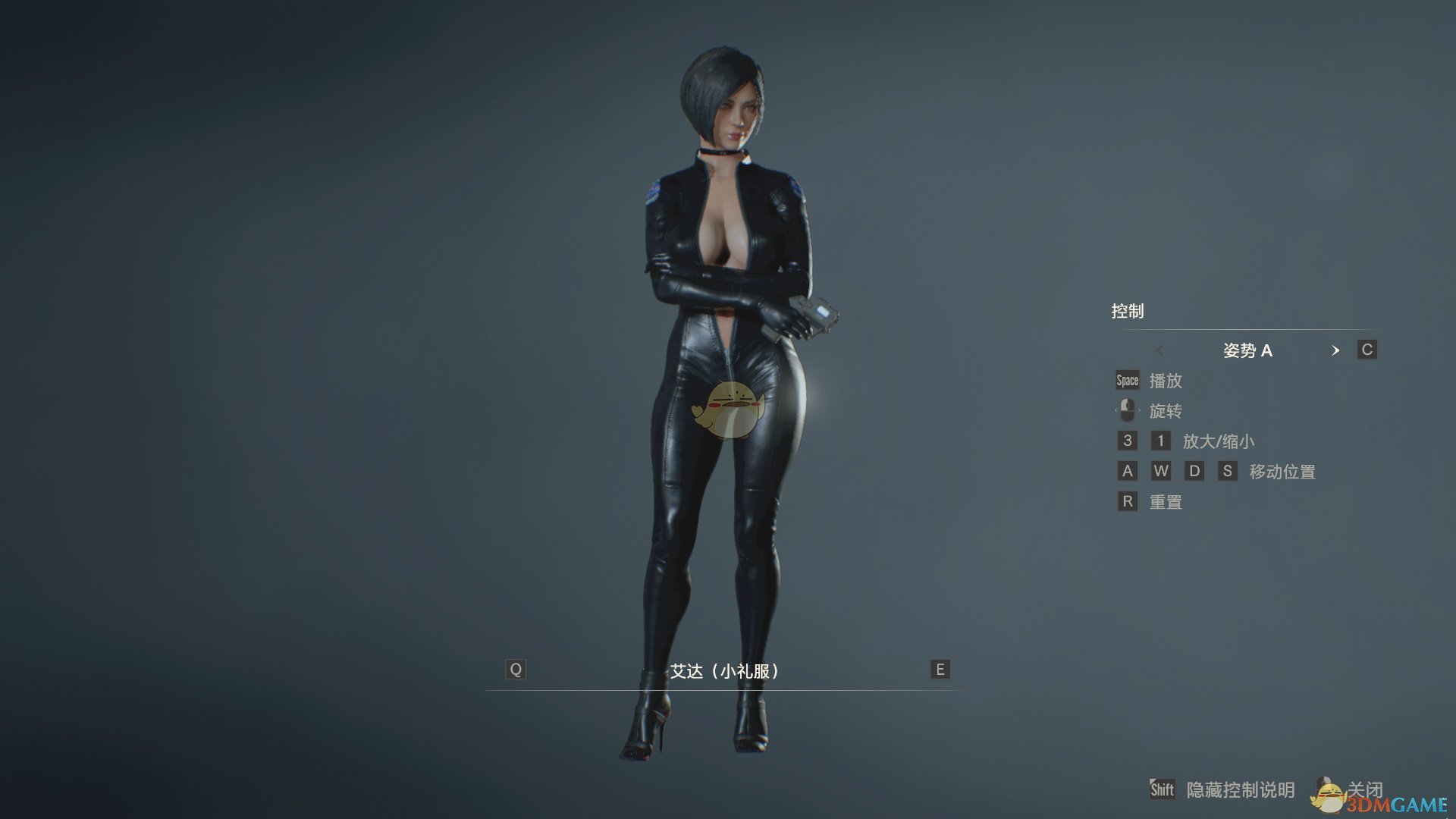
Task: Click the "1" zoom key icon
Action: (1160, 441)
